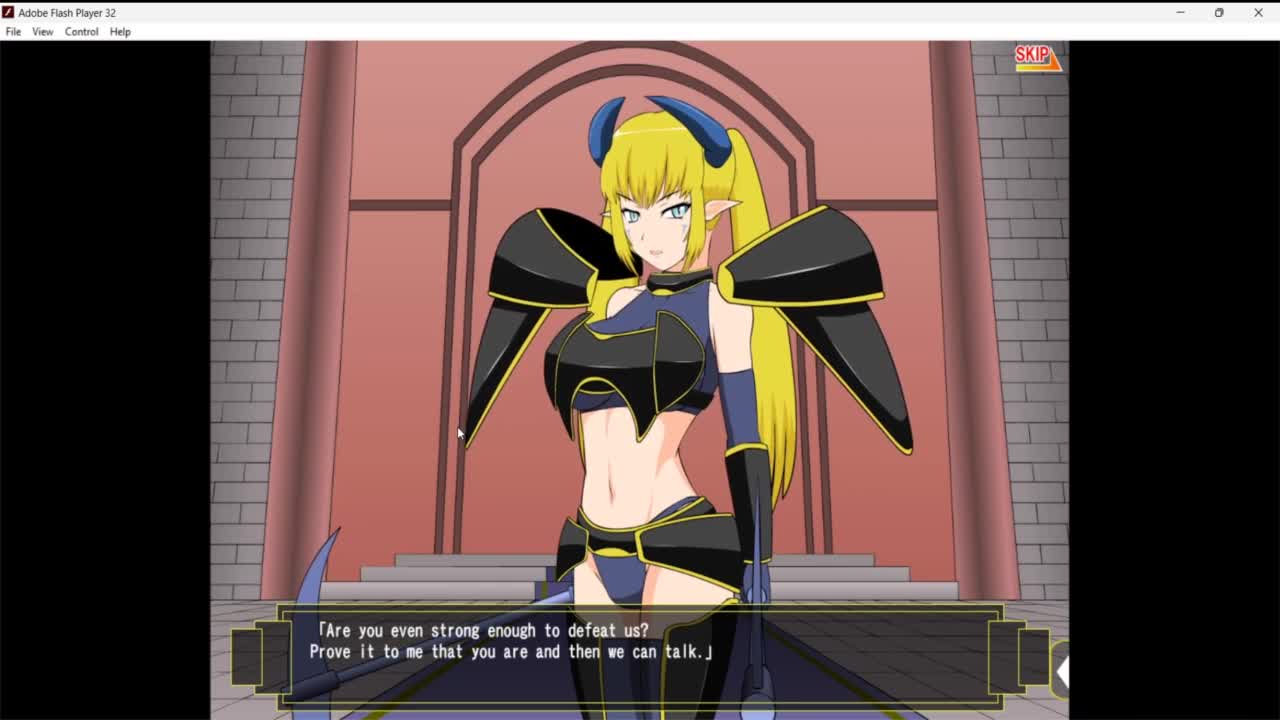Open the Help menu

click(x=120, y=32)
